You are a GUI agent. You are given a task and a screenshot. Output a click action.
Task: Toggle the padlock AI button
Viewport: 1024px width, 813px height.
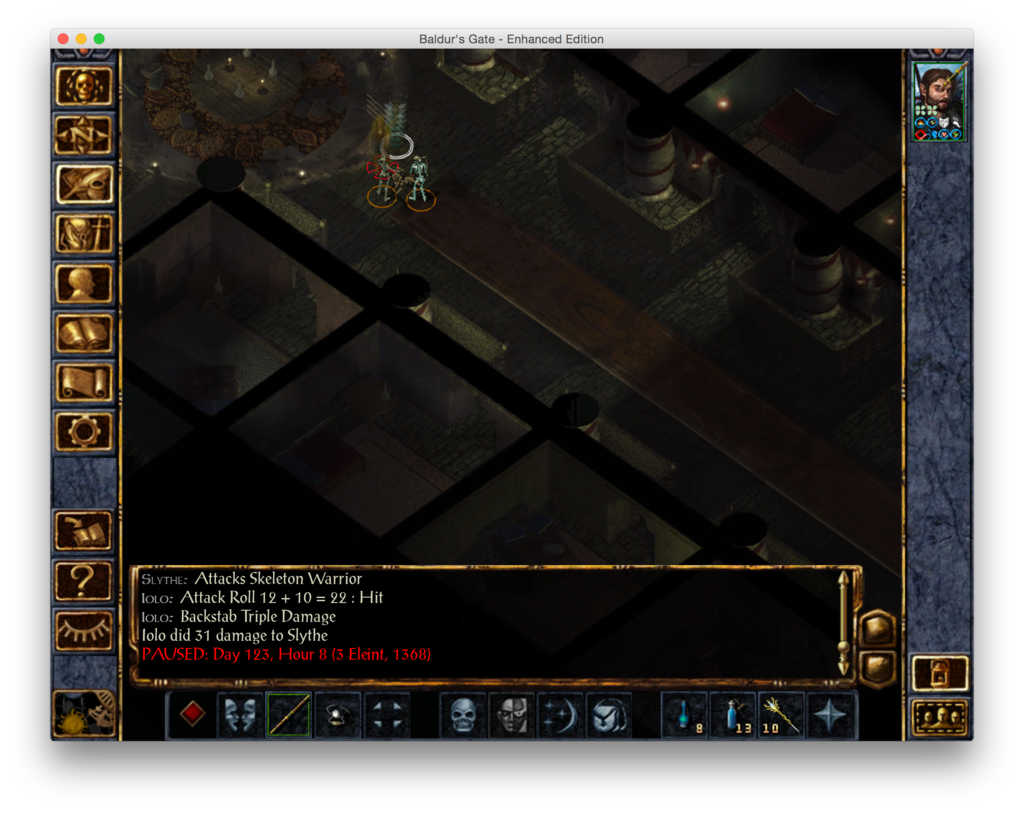click(940, 672)
